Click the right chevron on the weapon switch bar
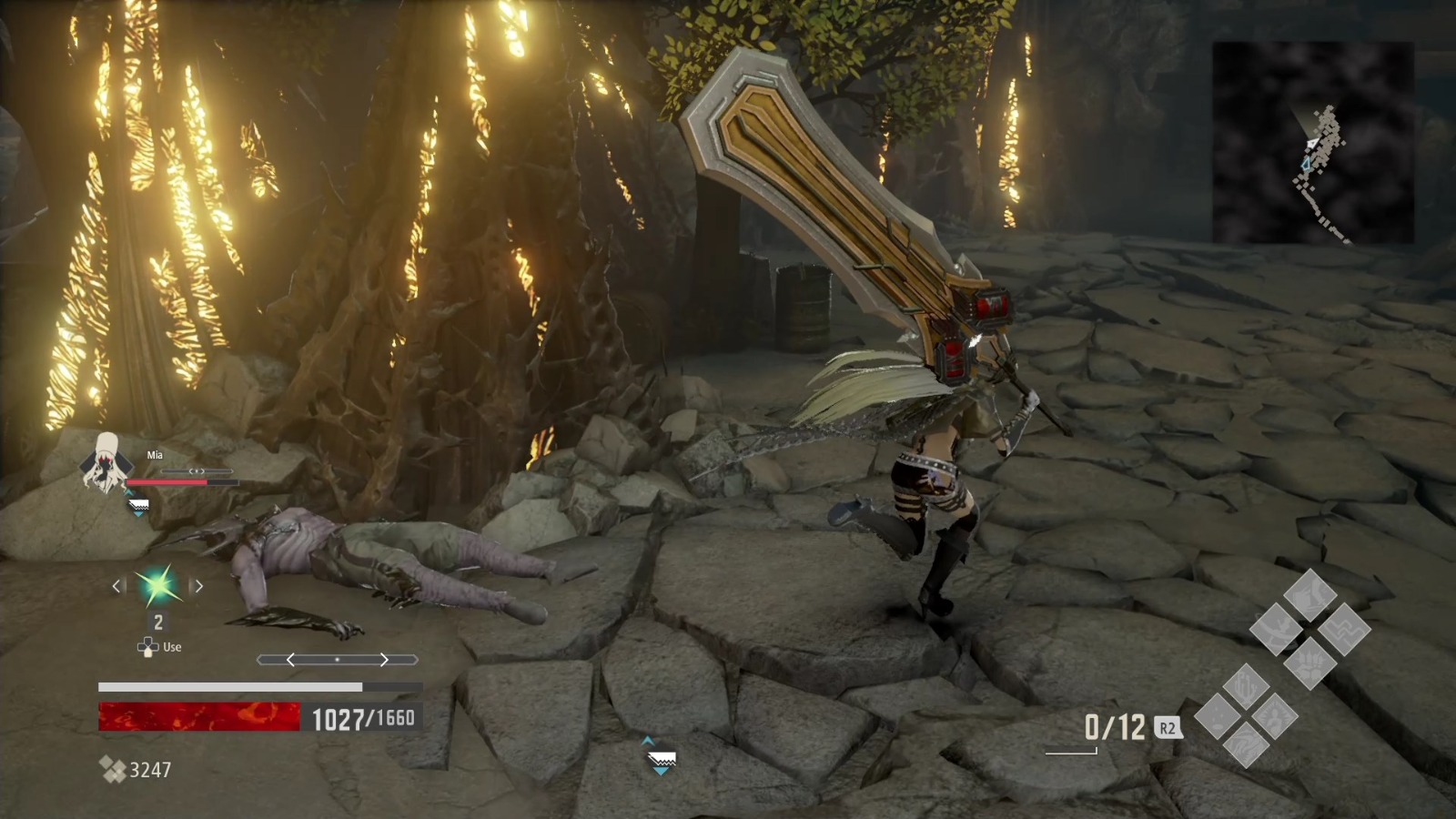This screenshot has width=1456, height=819. (382, 661)
